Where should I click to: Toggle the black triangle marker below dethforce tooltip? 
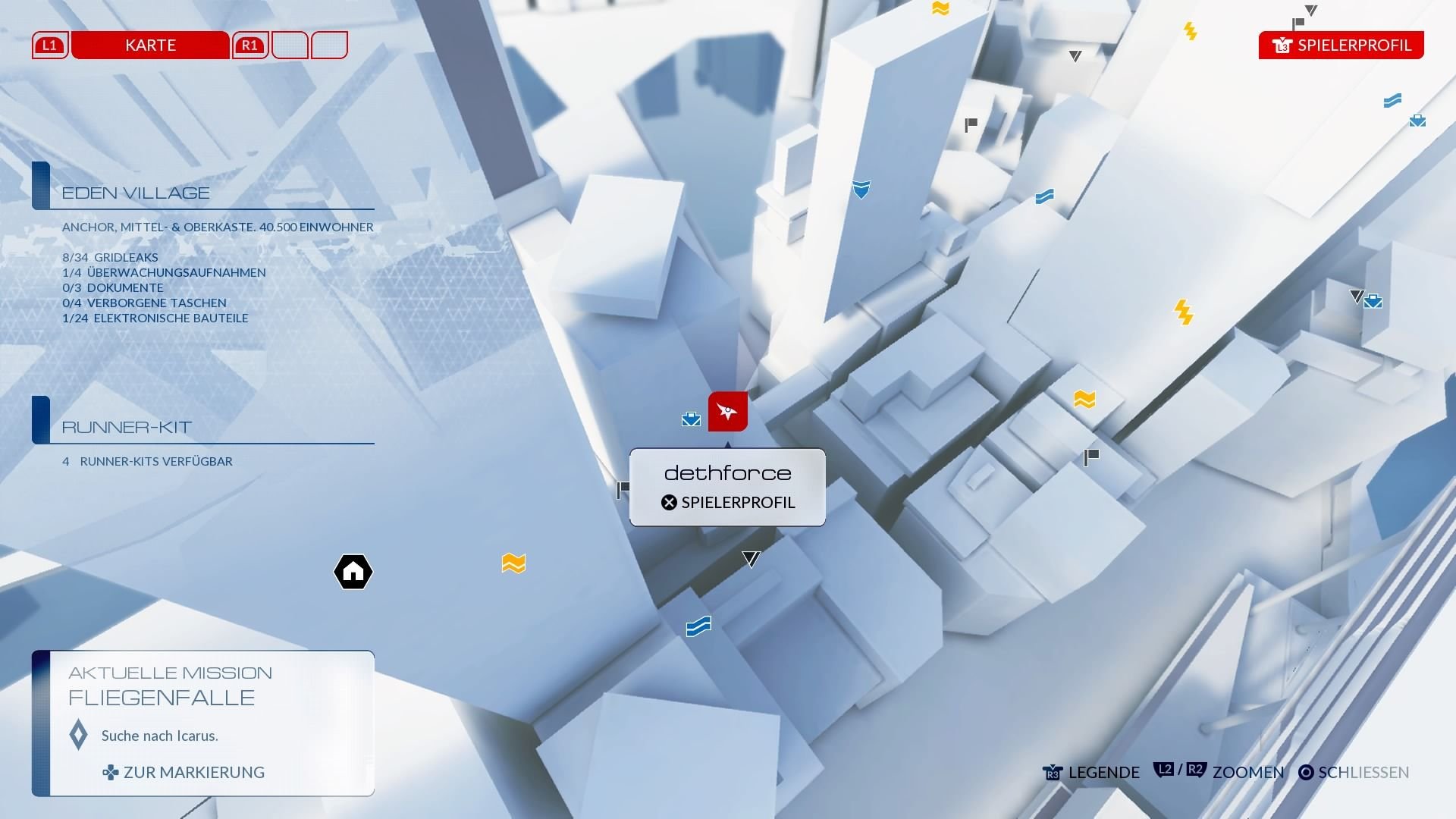pyautogui.click(x=749, y=558)
